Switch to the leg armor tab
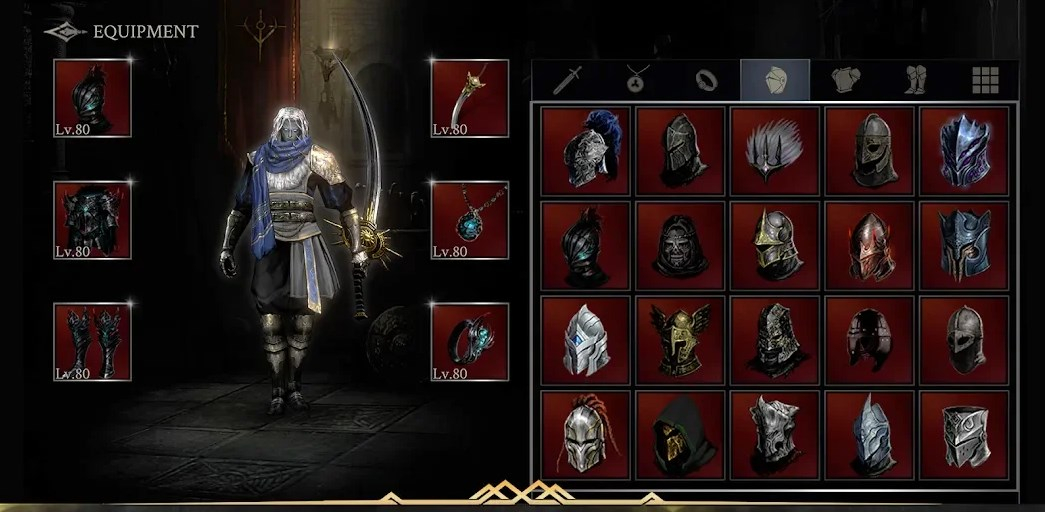 pos(915,80)
